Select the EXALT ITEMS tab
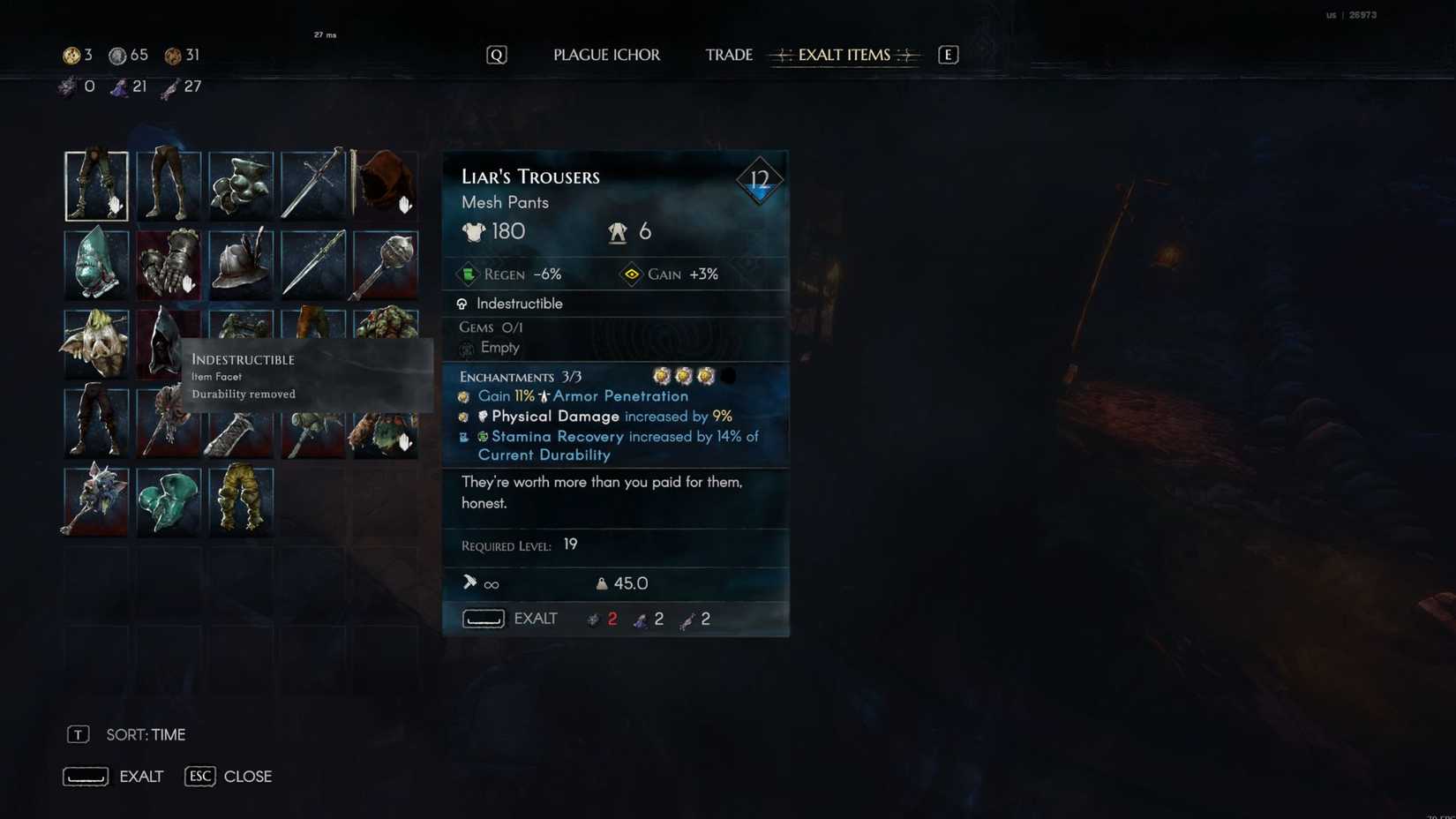This screenshot has height=819, width=1456. point(843,55)
